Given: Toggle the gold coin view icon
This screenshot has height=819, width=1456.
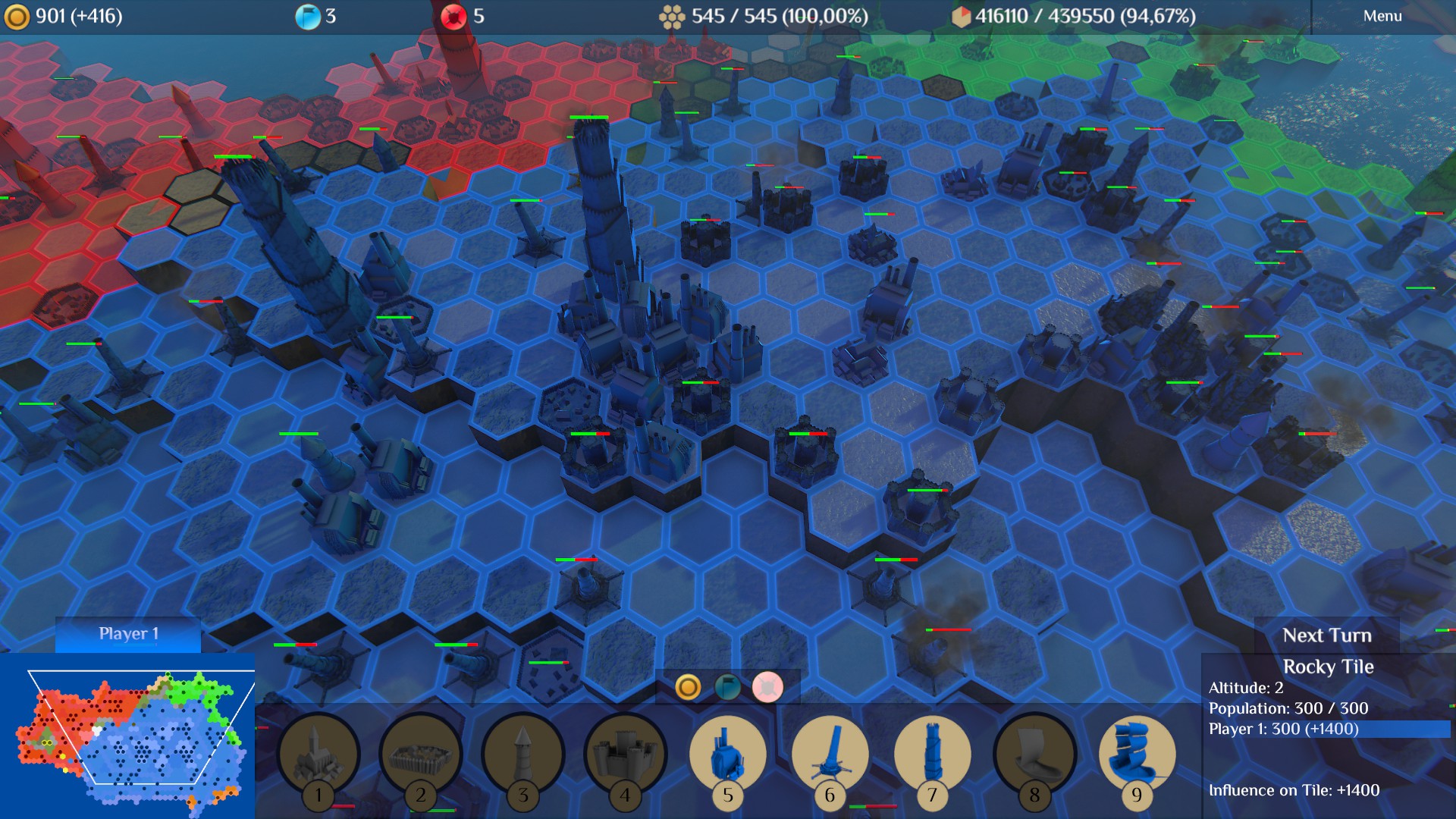Looking at the screenshot, I should point(688,687).
